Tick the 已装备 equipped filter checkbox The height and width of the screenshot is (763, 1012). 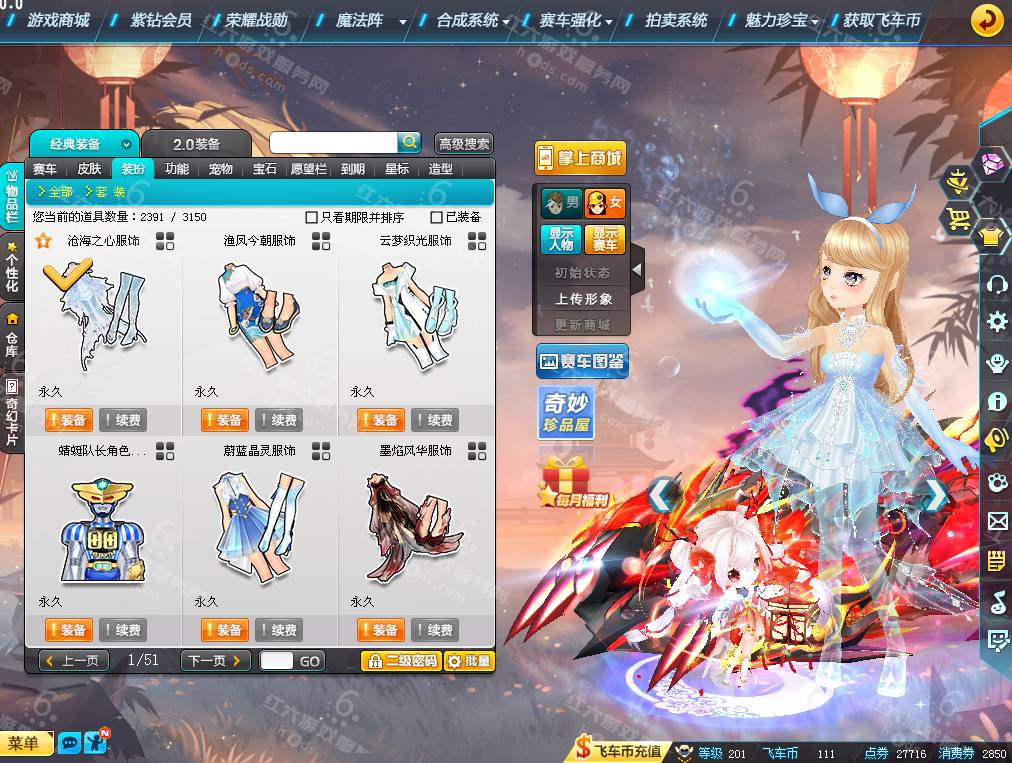pyautogui.click(x=436, y=217)
